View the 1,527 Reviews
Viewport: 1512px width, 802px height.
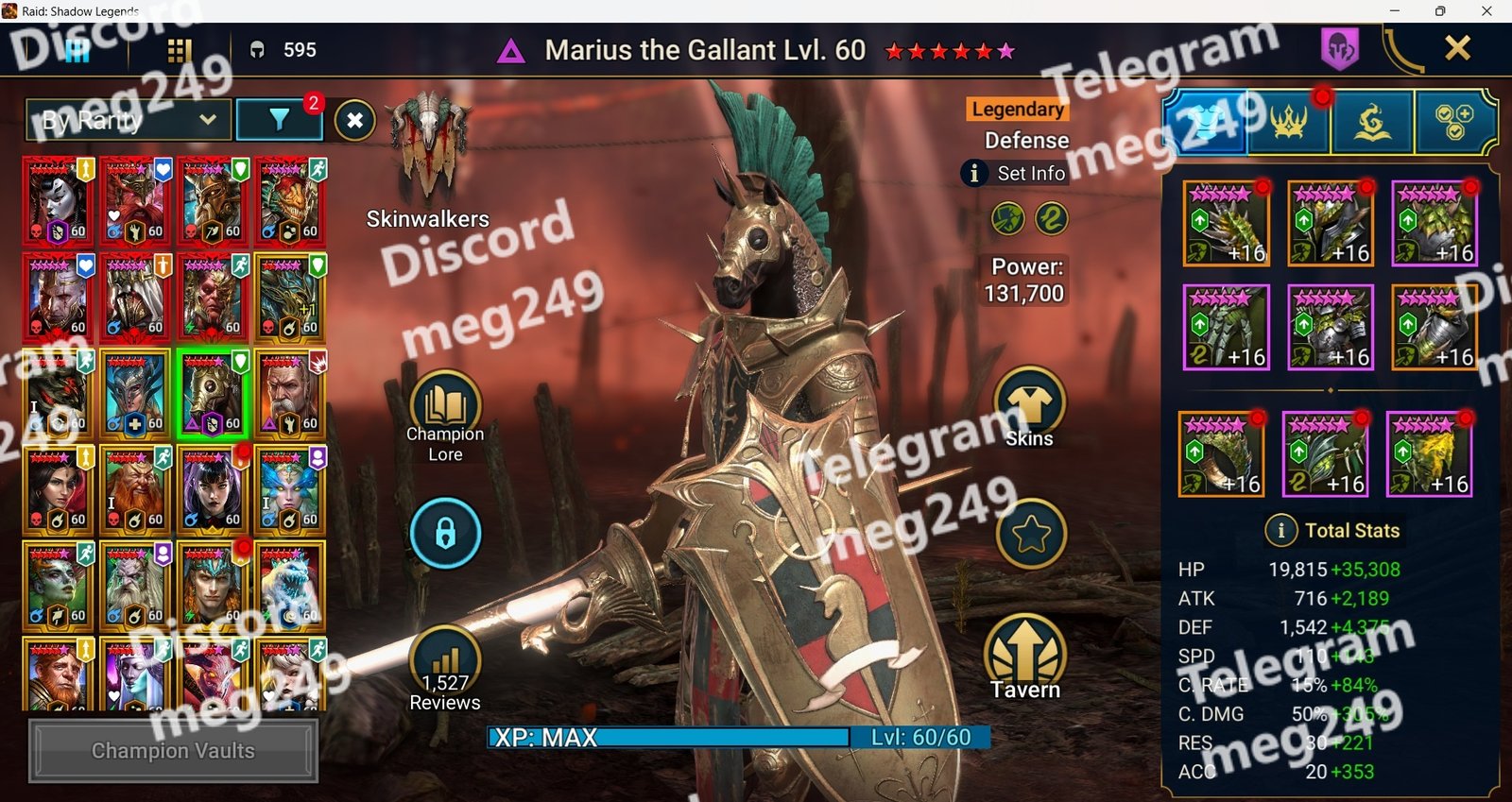(445, 666)
